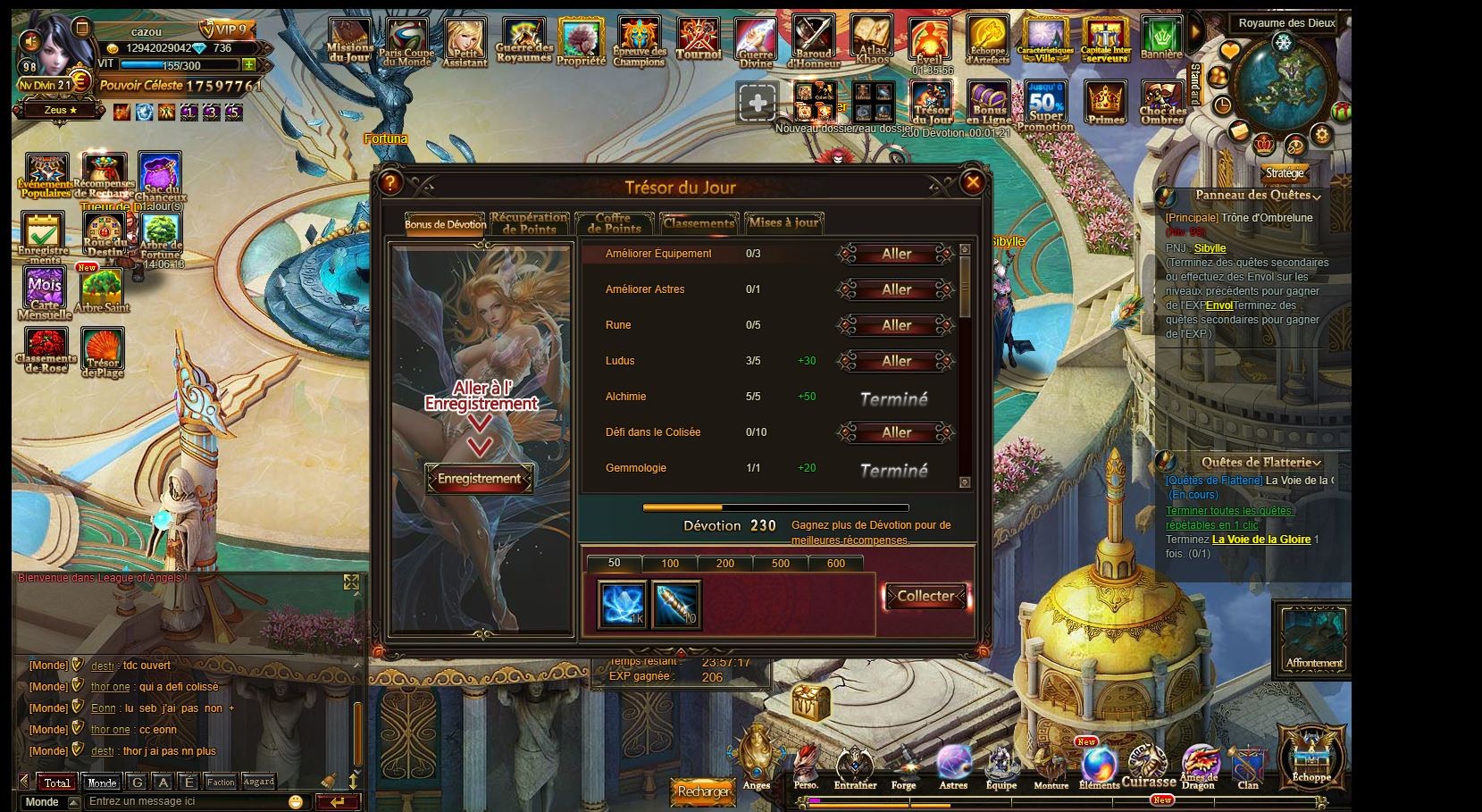Image resolution: width=1482 pixels, height=812 pixels.
Task: Click Aller for the Rune task
Action: pyautogui.click(x=896, y=326)
